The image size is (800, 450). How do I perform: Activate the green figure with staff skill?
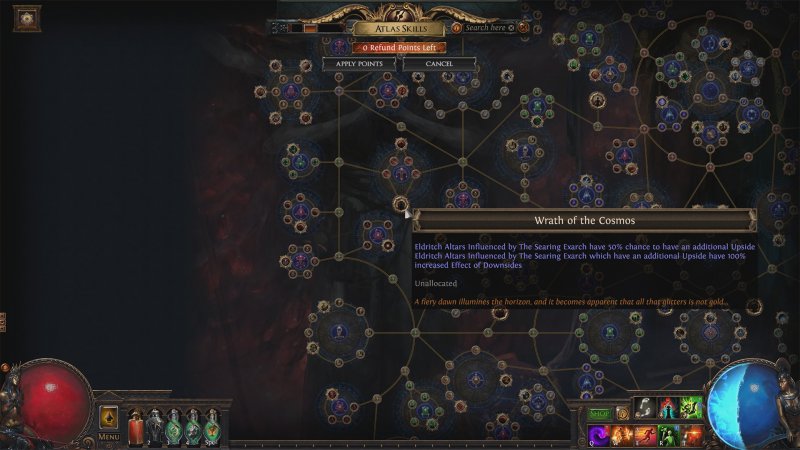[x=667, y=435]
